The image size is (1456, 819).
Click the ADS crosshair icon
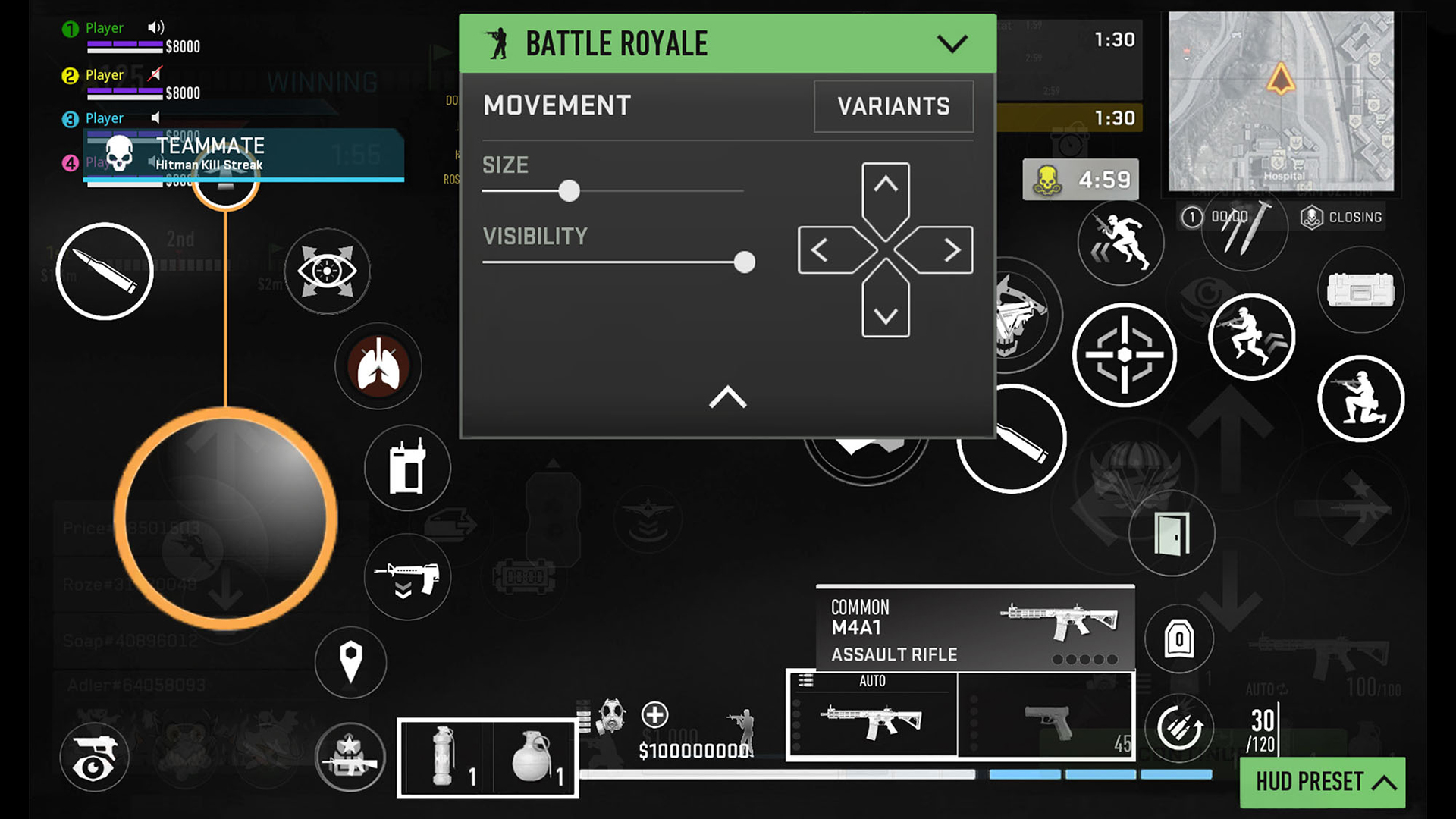[x=1124, y=354]
